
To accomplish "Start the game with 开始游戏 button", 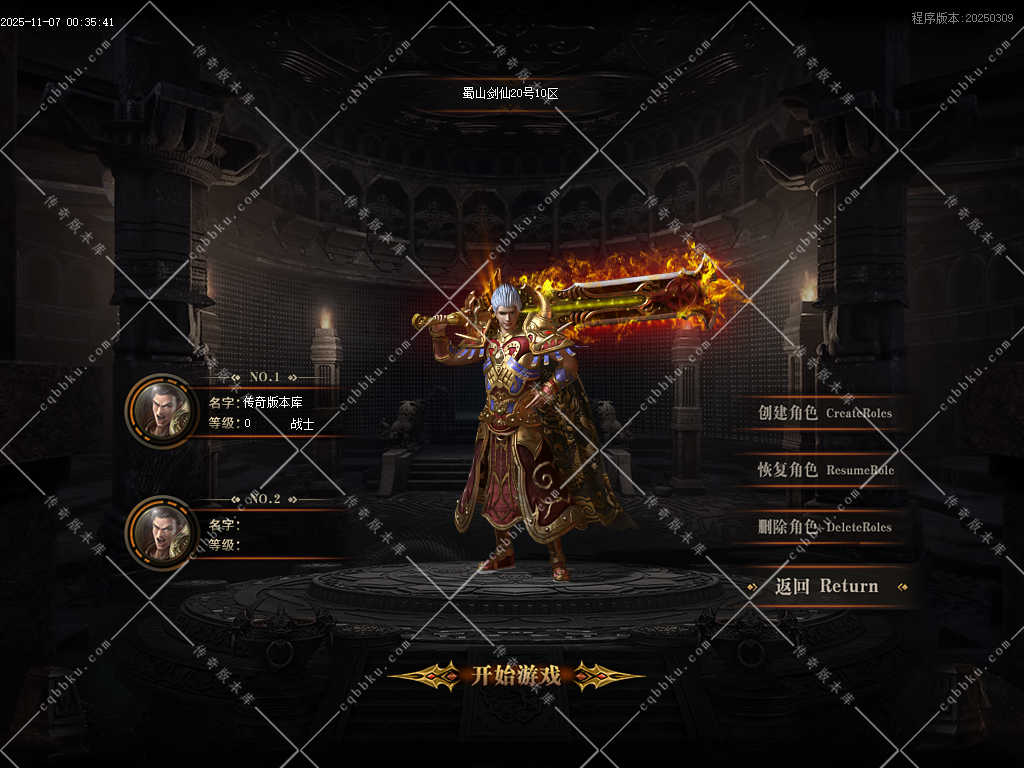I will (516, 675).
